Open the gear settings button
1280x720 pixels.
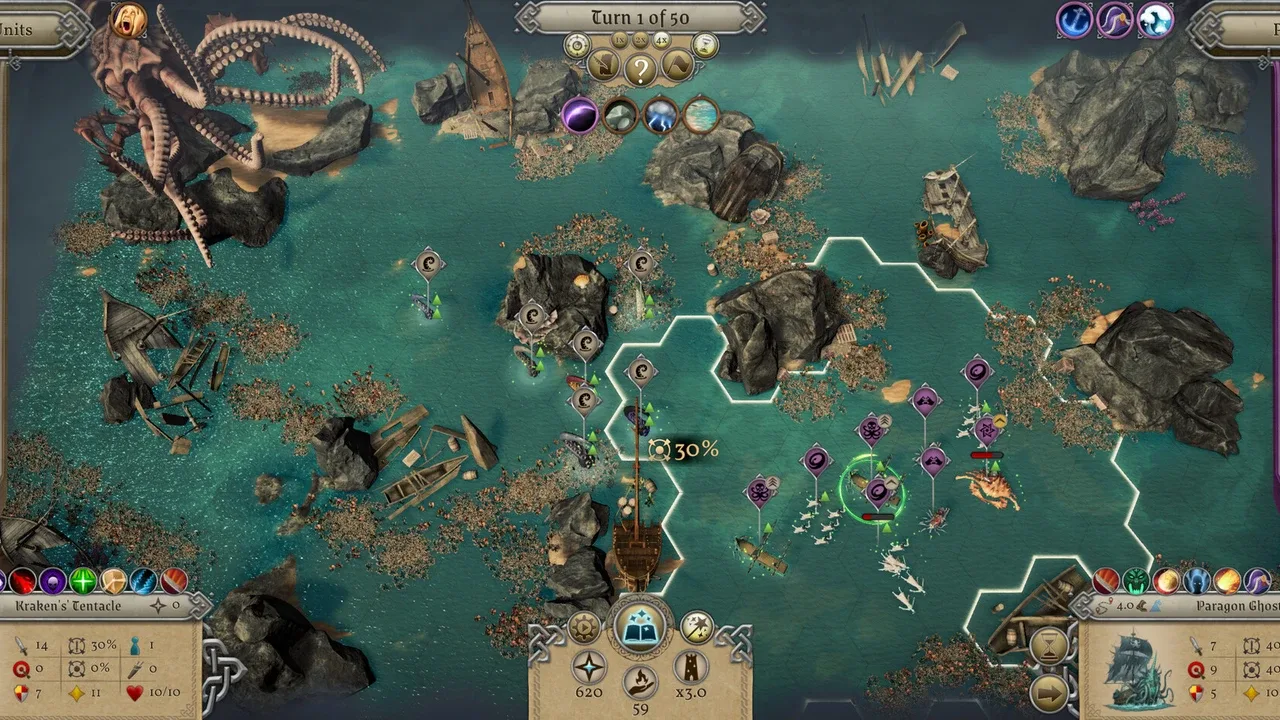click(x=584, y=628)
